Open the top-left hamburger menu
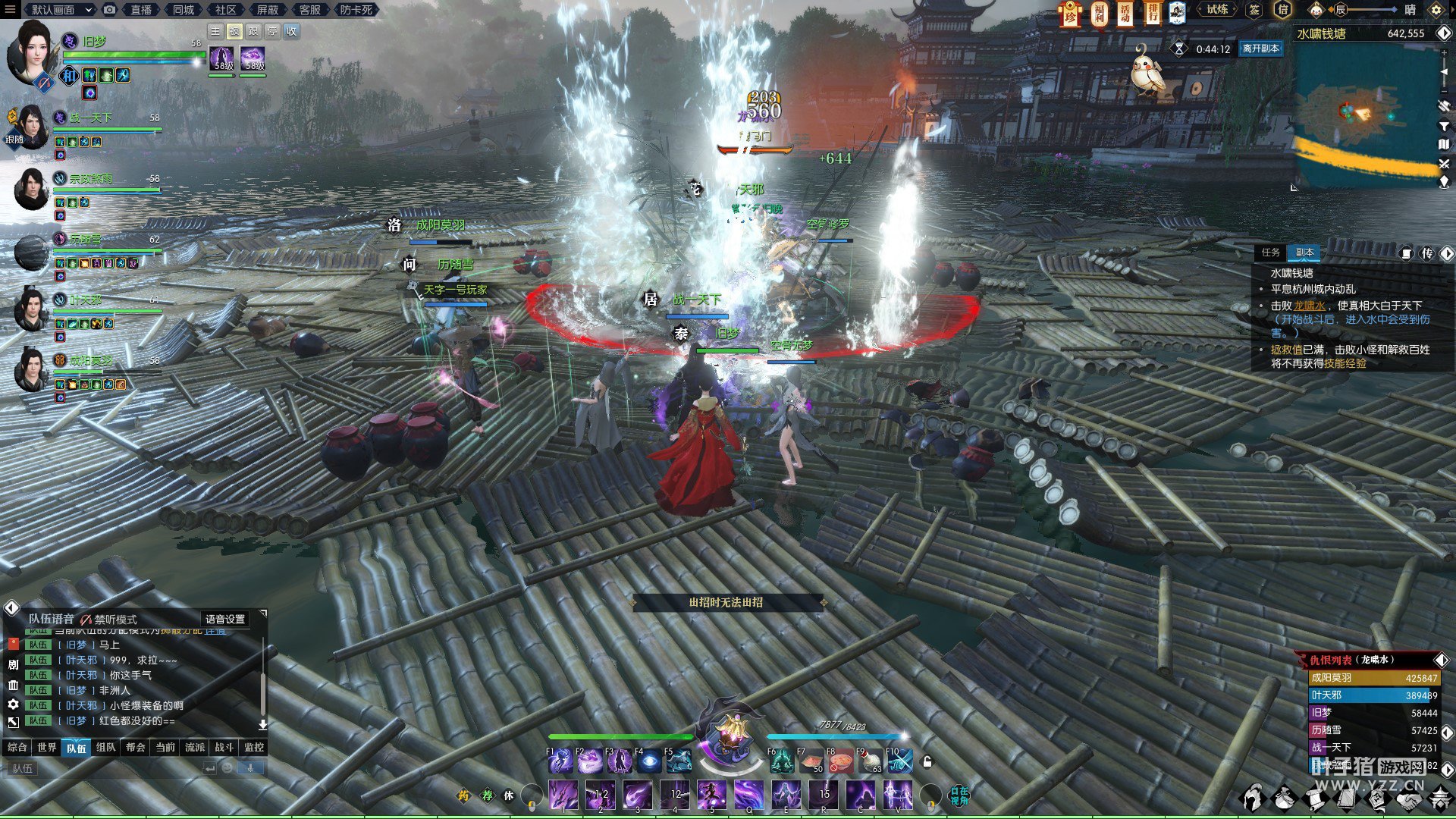The height and width of the screenshot is (819, 1456). point(10,10)
